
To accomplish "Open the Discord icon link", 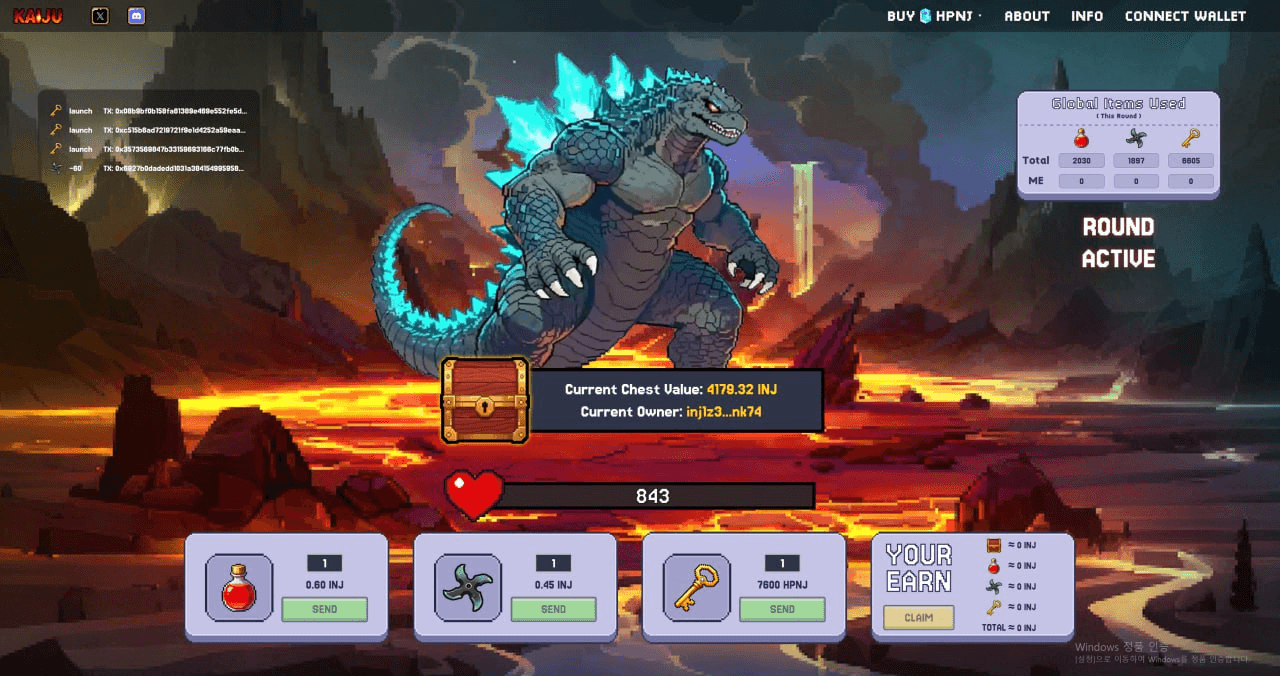I will [137, 16].
